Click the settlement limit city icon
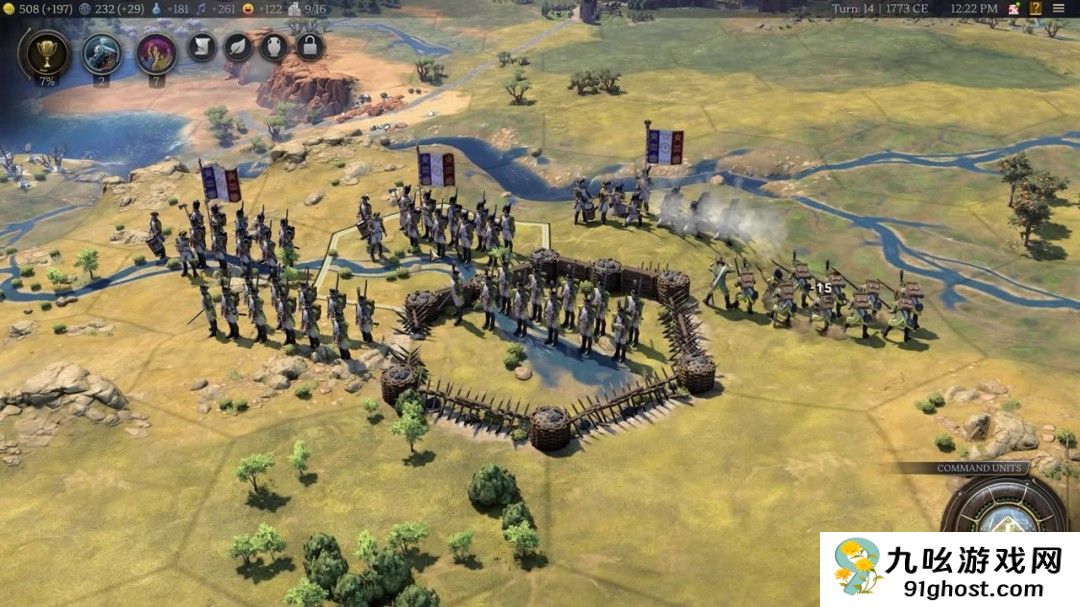Image resolution: width=1080 pixels, height=607 pixels. (x=294, y=9)
